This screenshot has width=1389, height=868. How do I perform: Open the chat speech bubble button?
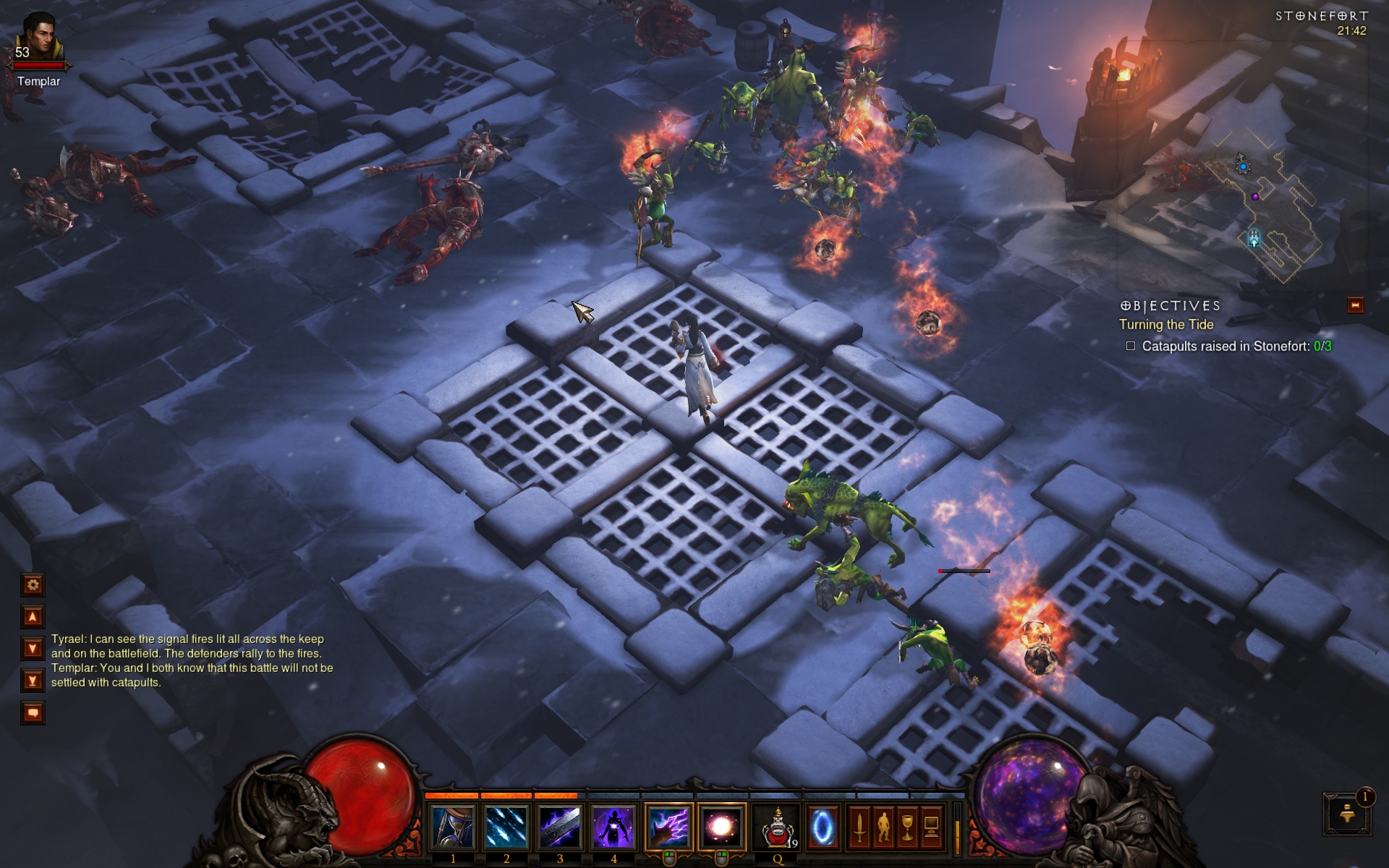pos(33,712)
